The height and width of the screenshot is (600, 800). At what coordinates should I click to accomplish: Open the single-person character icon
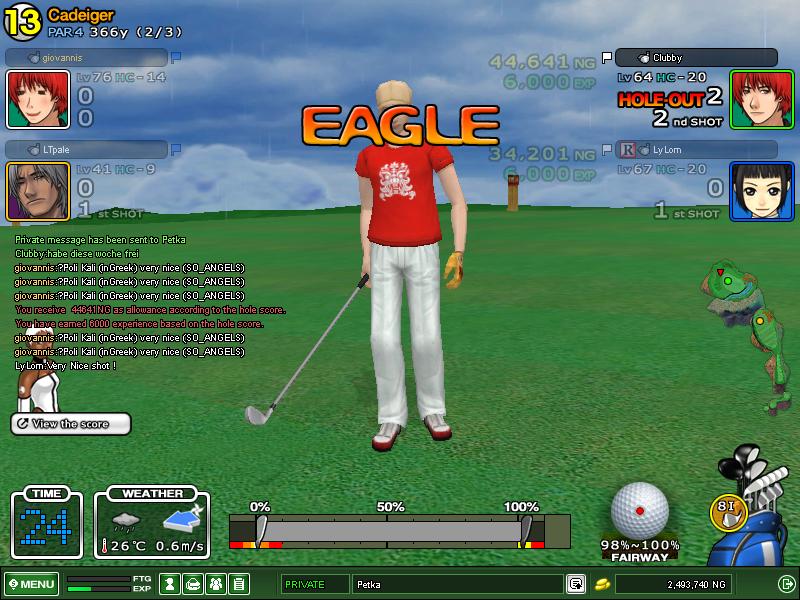(x=171, y=584)
